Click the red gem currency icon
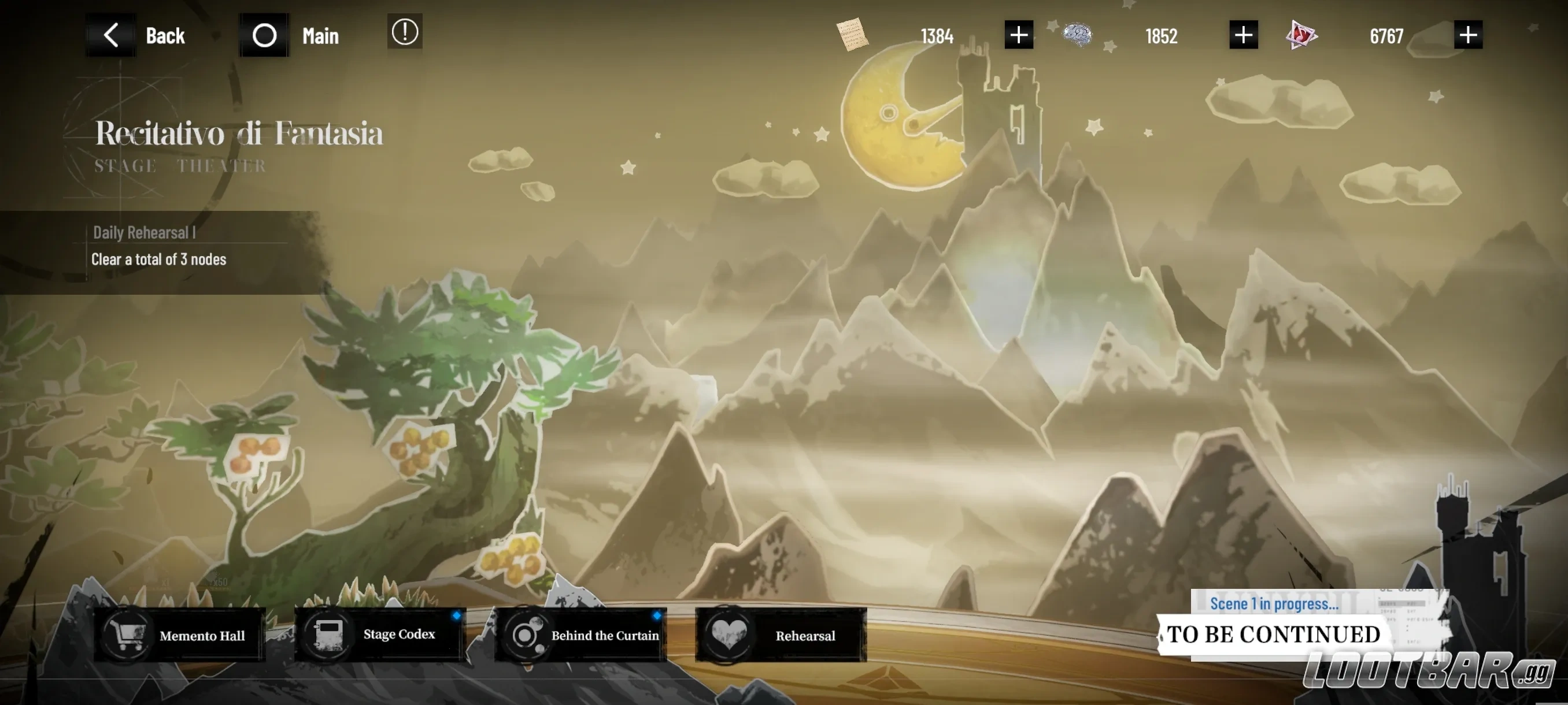Image resolution: width=1568 pixels, height=705 pixels. (x=1302, y=35)
